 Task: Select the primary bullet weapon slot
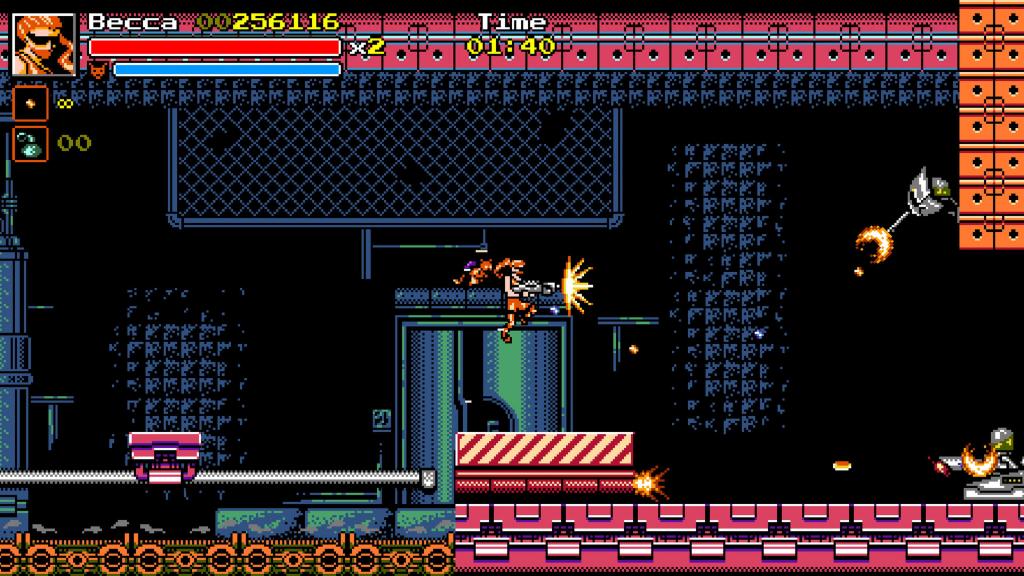pyautogui.click(x=30, y=102)
